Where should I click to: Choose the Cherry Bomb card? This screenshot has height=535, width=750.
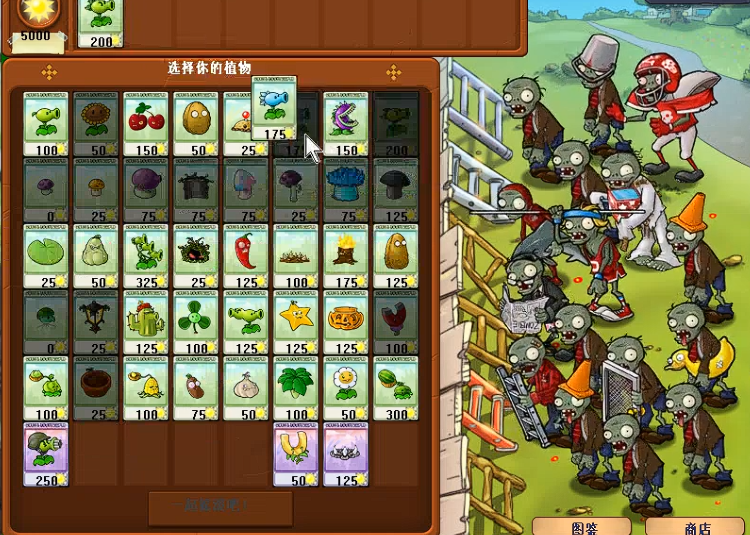point(146,123)
